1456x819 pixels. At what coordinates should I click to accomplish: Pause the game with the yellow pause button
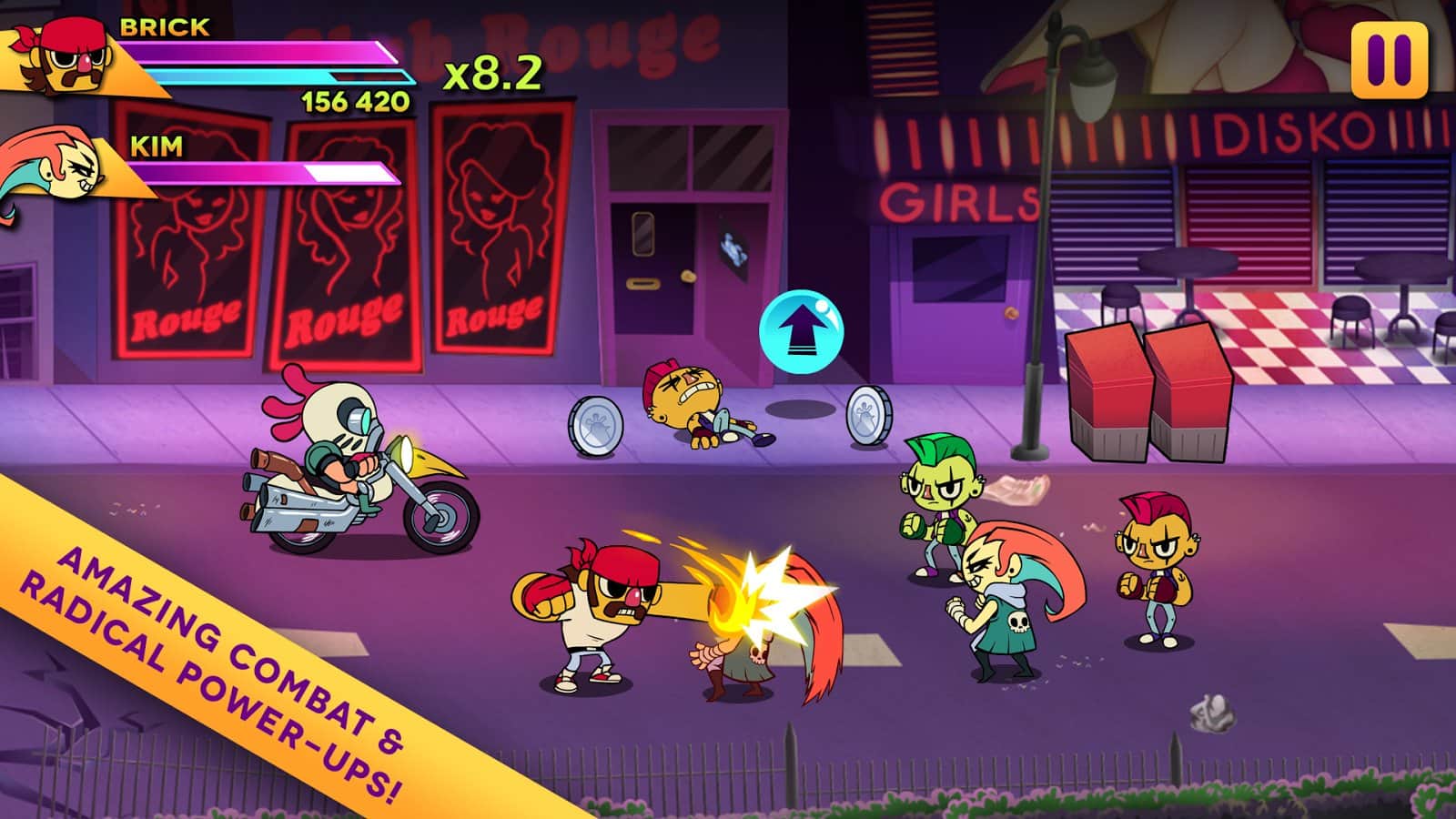[x=1389, y=59]
